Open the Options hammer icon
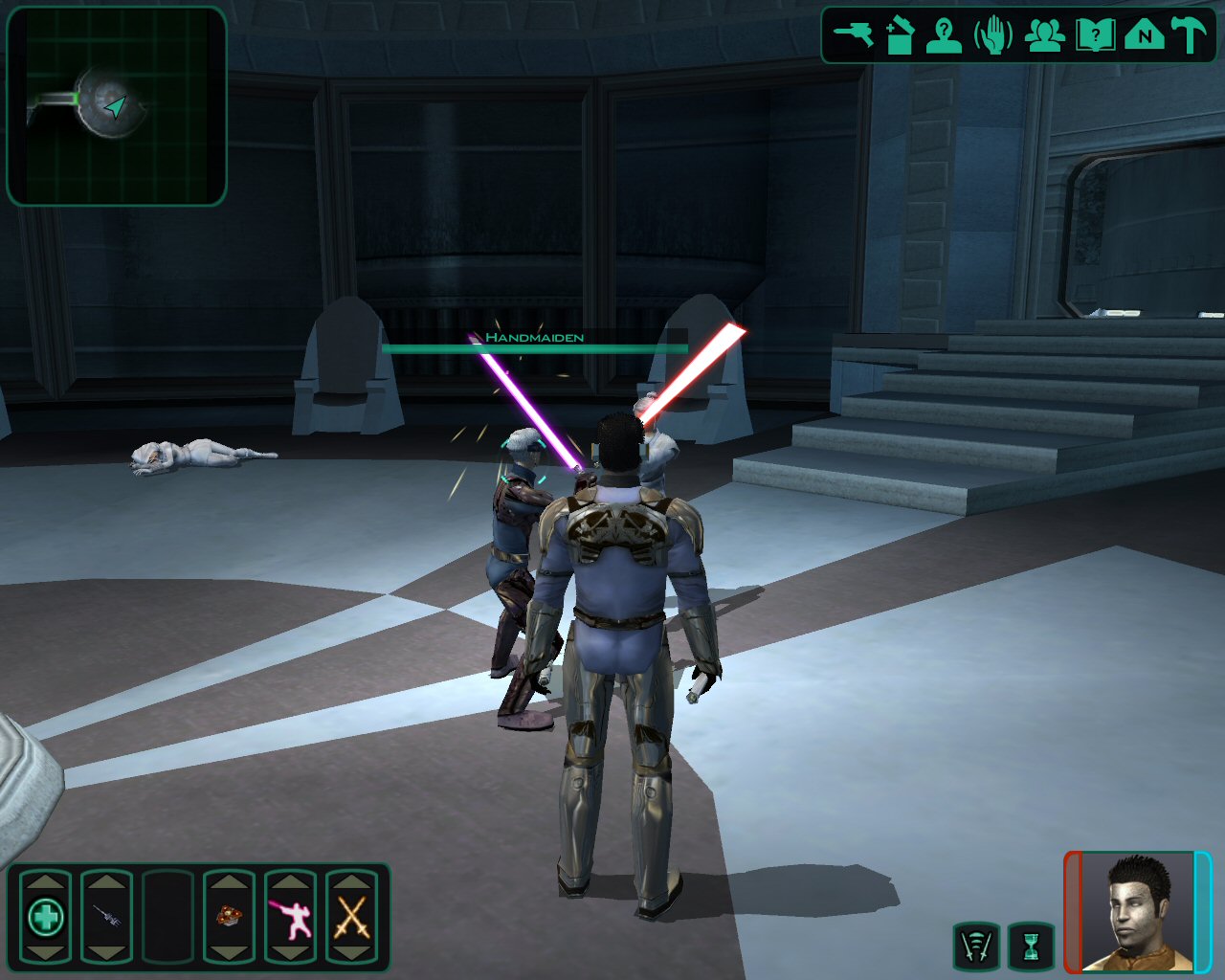Screen dimensions: 1225x980 pos(1190,36)
